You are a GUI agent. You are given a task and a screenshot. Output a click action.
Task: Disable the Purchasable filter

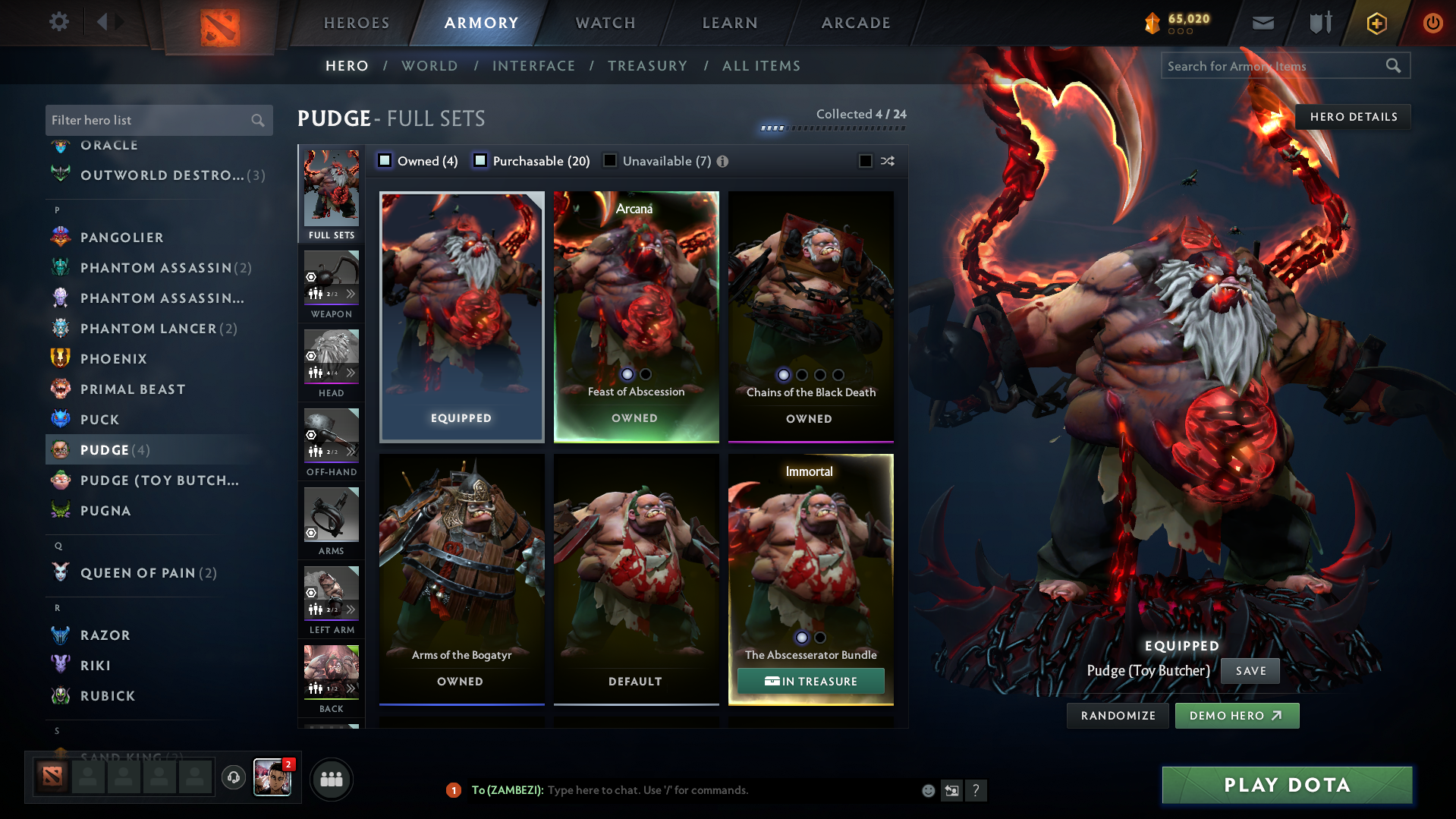[x=480, y=160]
